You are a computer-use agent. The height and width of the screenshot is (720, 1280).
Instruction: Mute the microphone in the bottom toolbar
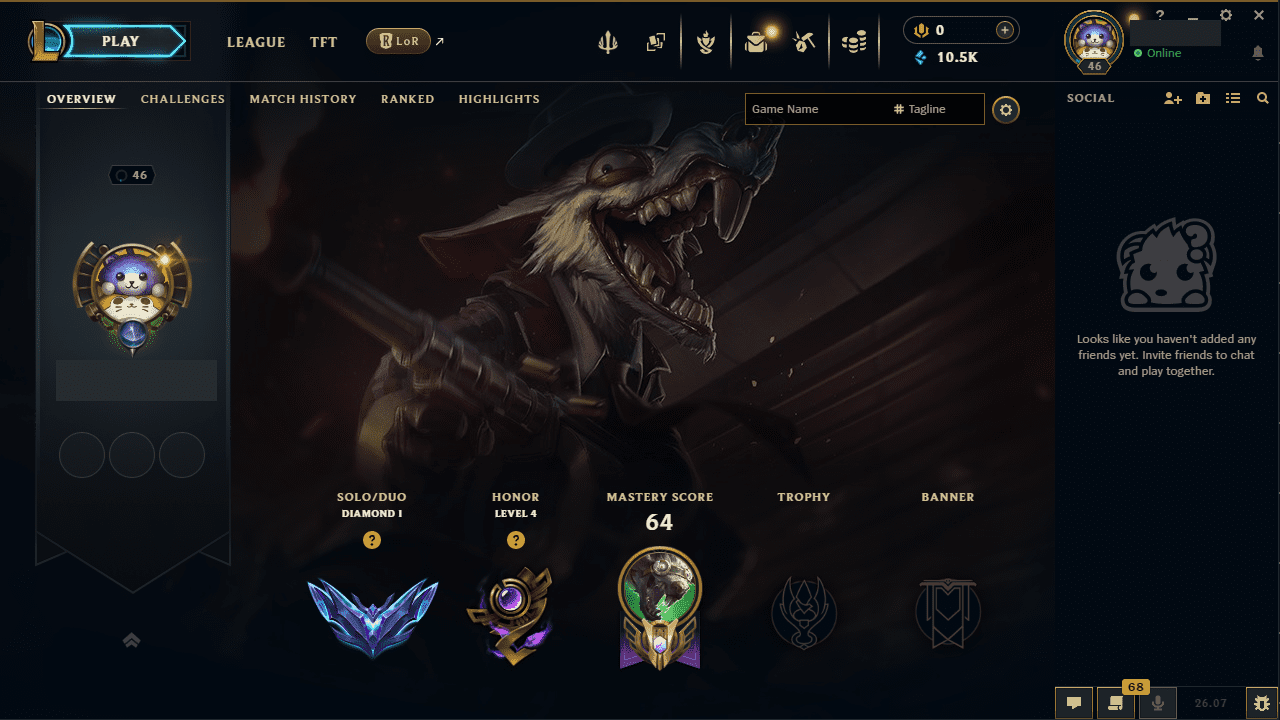point(1157,703)
